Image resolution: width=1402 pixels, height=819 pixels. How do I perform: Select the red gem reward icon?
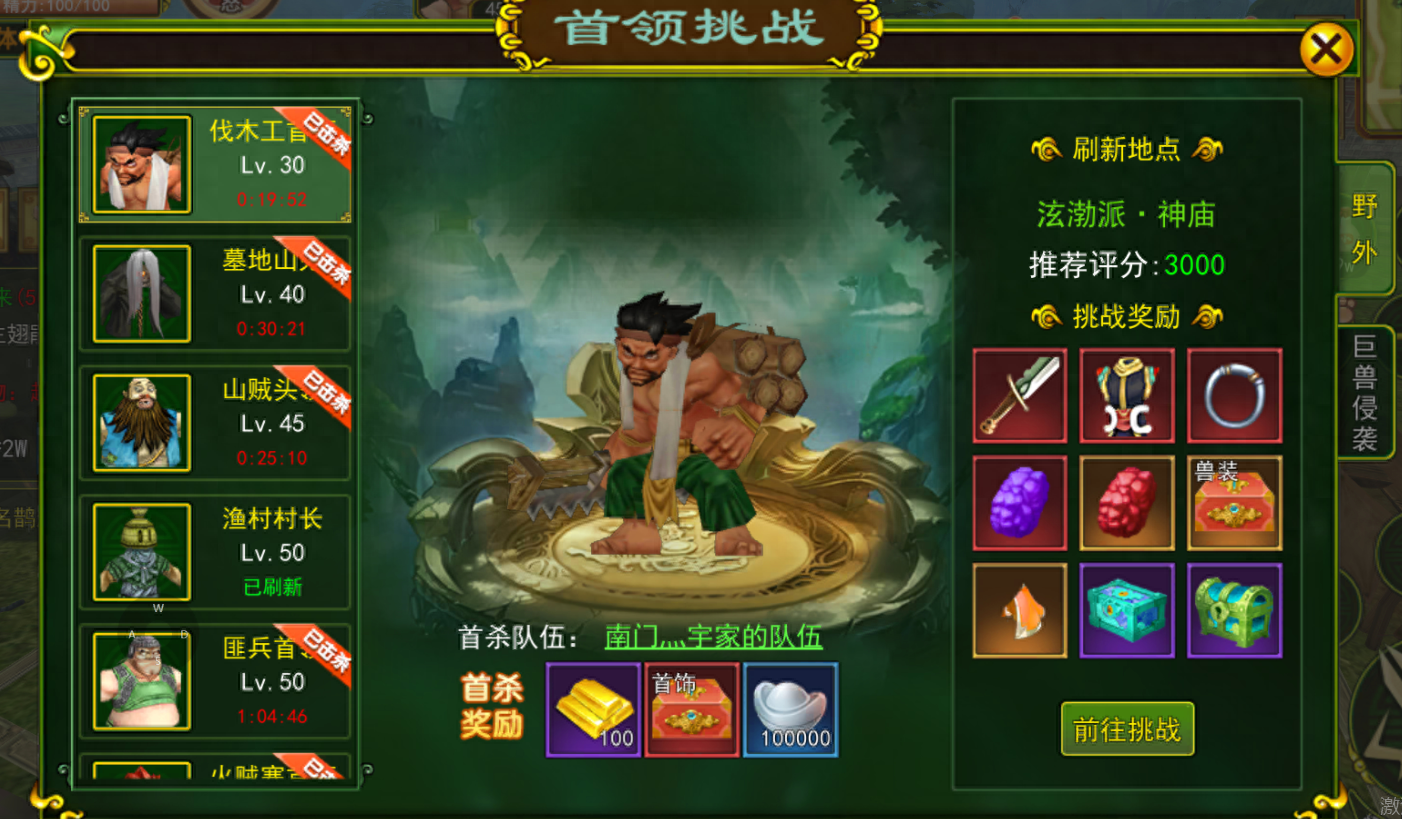1126,501
